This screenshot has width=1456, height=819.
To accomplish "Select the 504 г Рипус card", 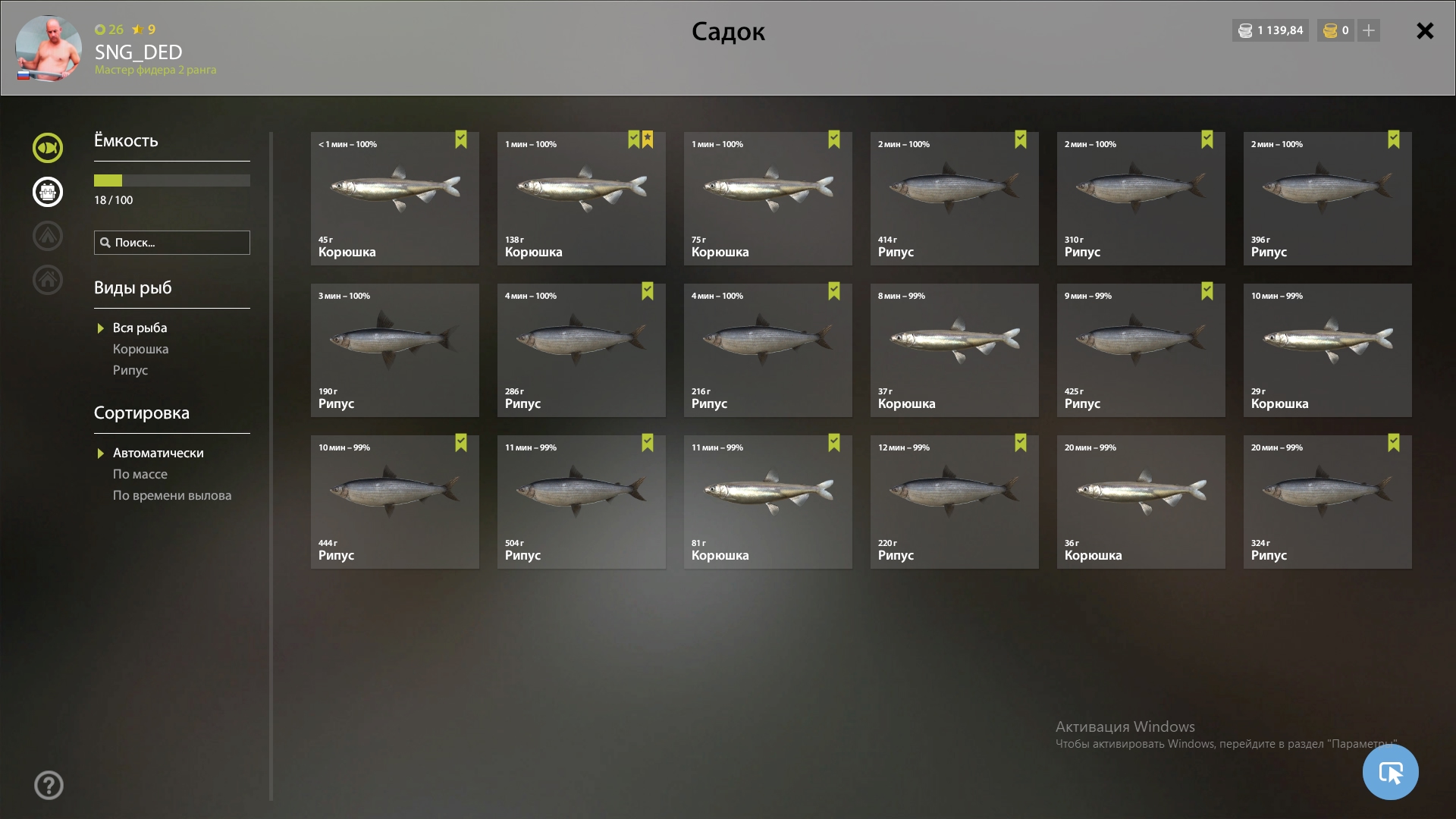I will 581,502.
